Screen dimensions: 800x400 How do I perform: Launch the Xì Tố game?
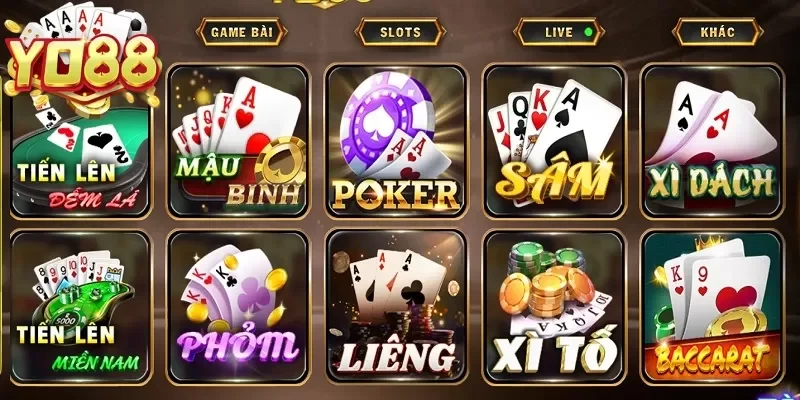tap(554, 305)
